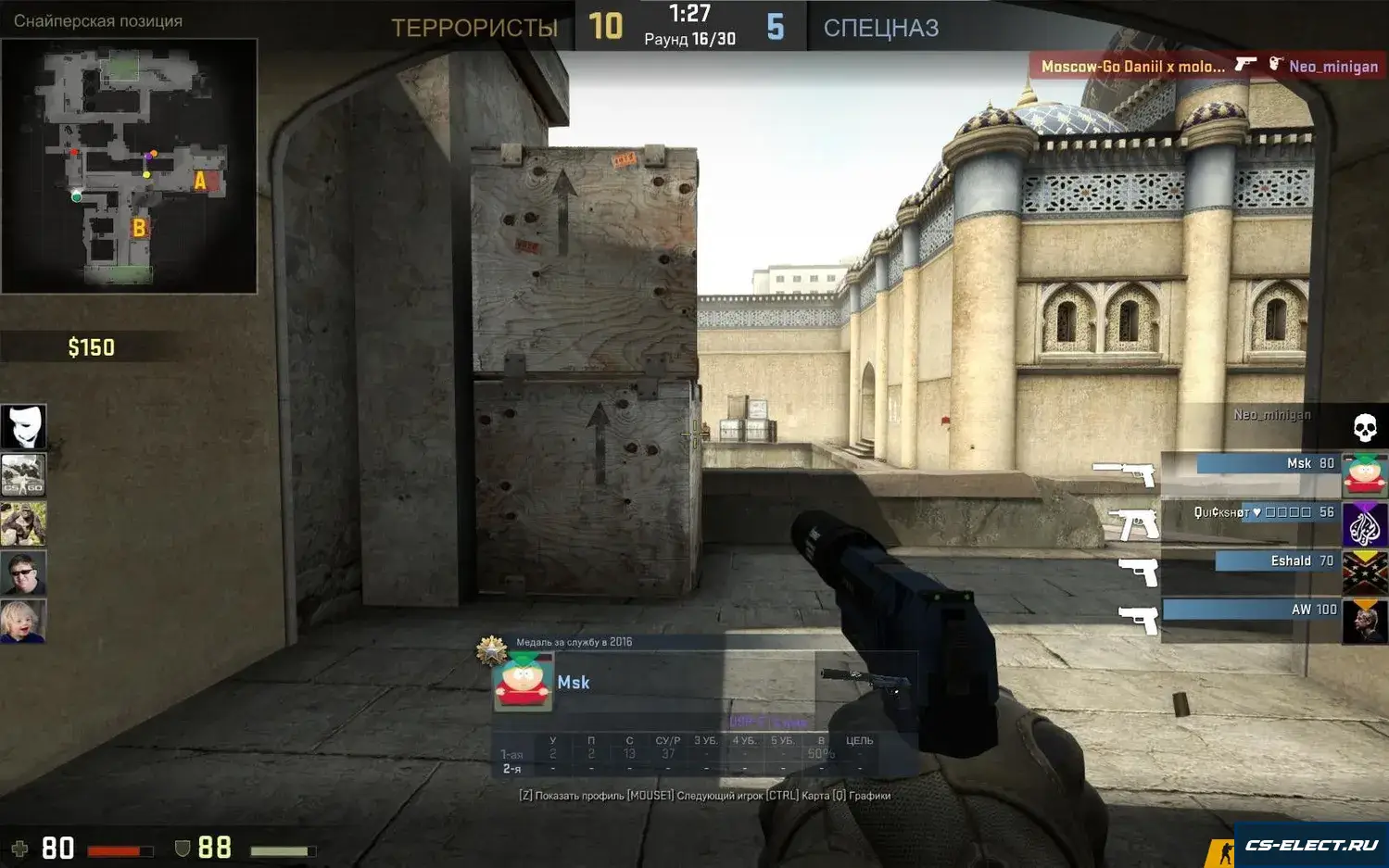Choose the gorilla player avatar
Viewport: 1389px width, 868px height.
coord(23,524)
